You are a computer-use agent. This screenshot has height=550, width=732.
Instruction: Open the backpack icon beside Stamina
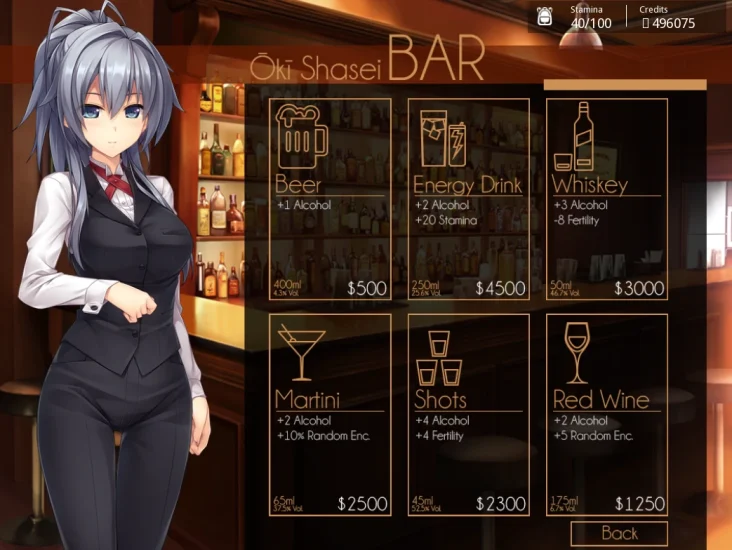pyautogui.click(x=546, y=17)
